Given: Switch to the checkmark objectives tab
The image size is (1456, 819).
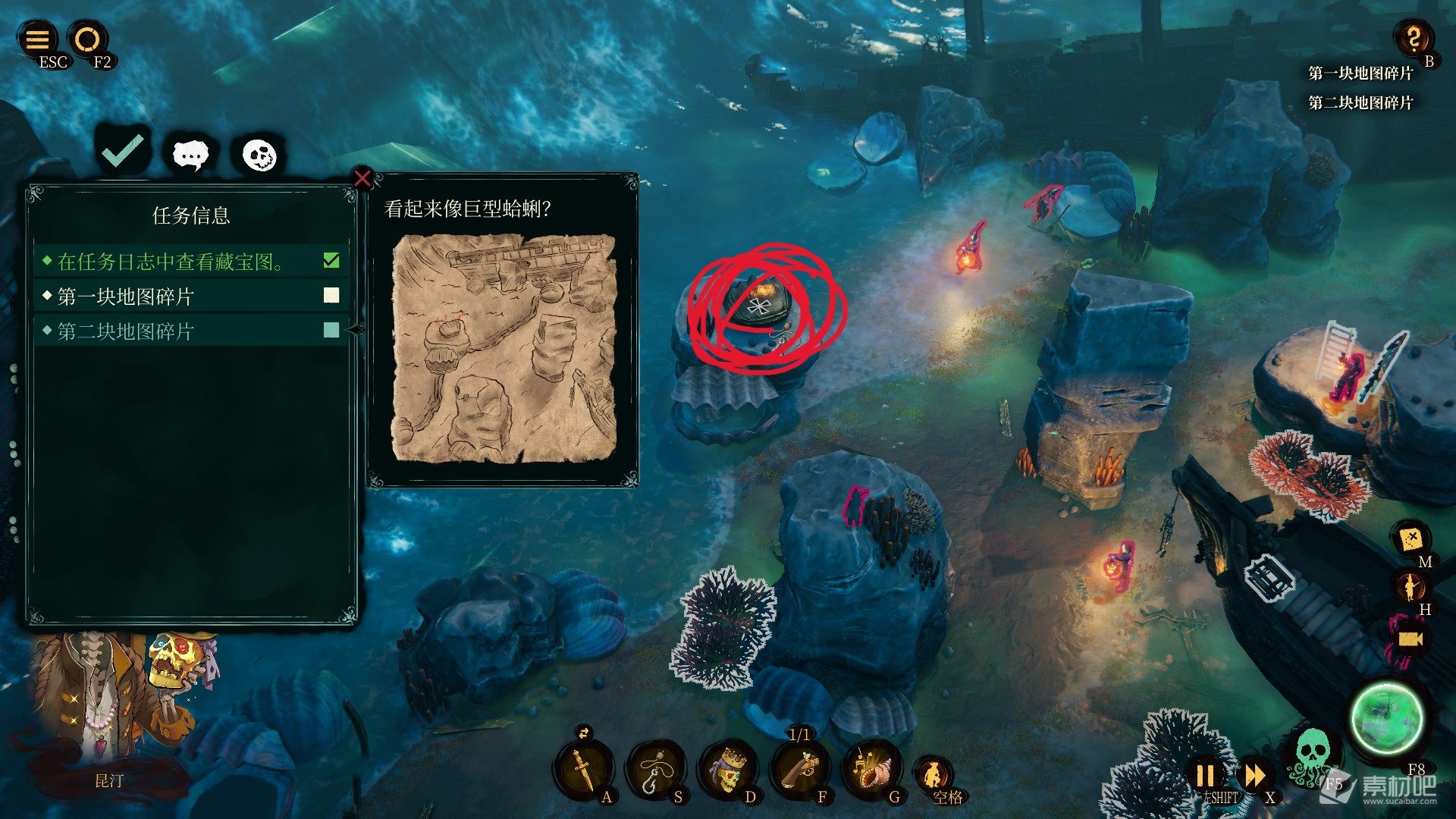Looking at the screenshot, I should click(x=123, y=151).
